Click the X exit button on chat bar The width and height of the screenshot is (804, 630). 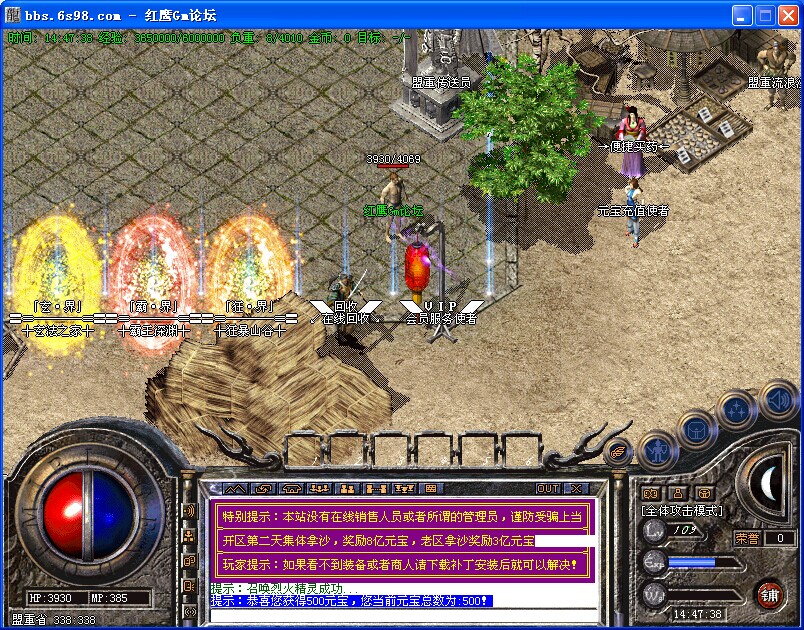click(576, 488)
